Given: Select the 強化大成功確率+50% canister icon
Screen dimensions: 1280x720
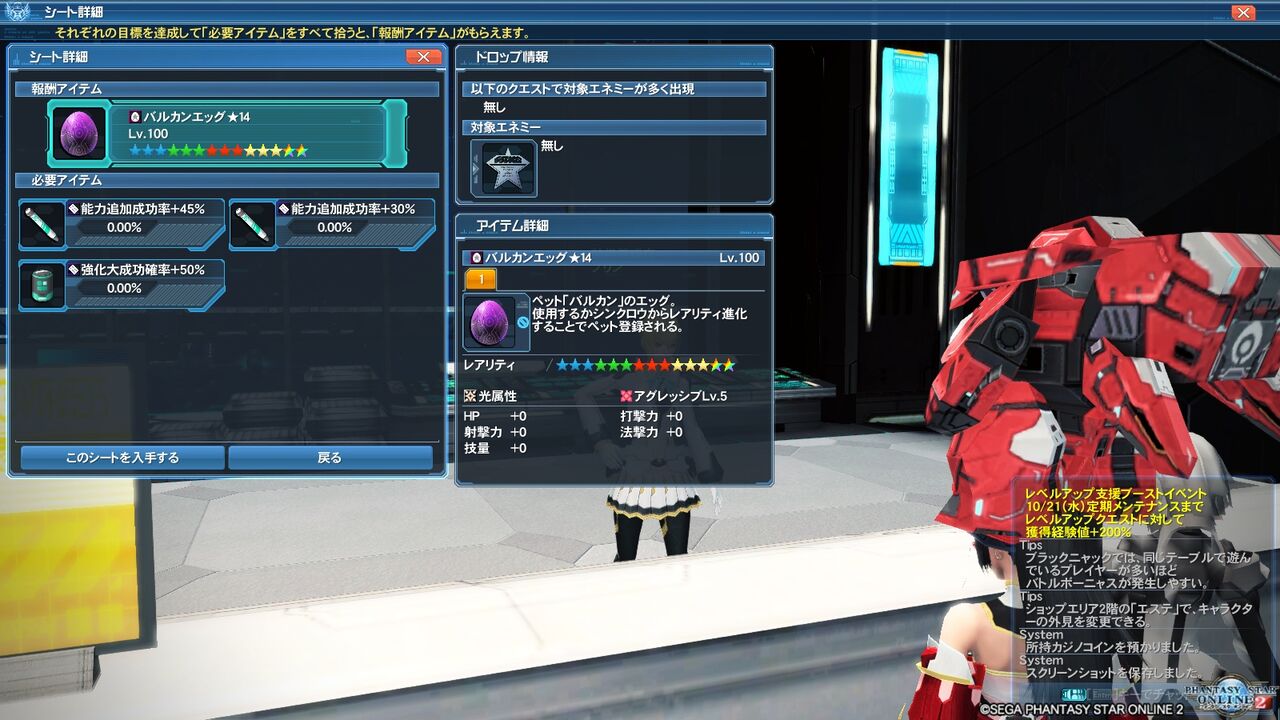Looking at the screenshot, I should pyautogui.click(x=43, y=285).
